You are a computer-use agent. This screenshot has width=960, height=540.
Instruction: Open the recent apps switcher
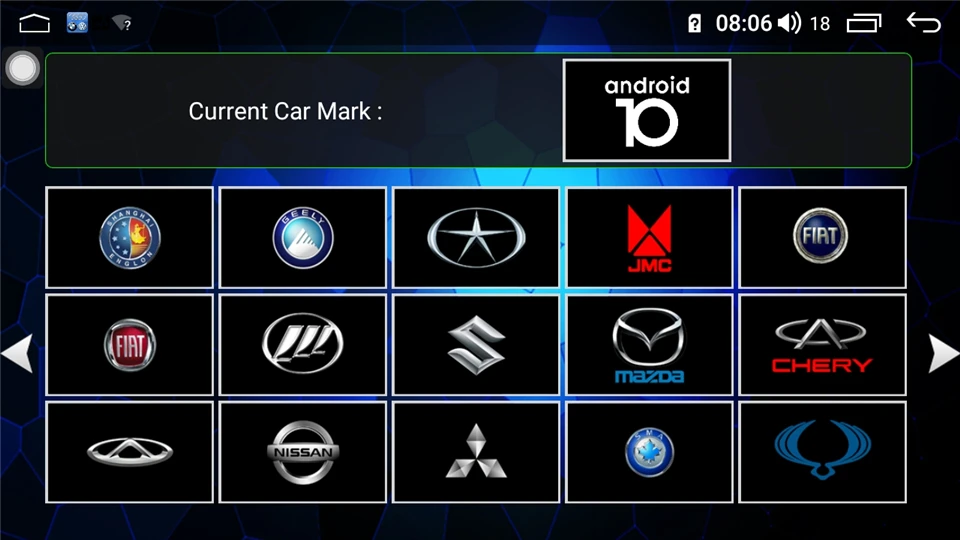click(864, 23)
